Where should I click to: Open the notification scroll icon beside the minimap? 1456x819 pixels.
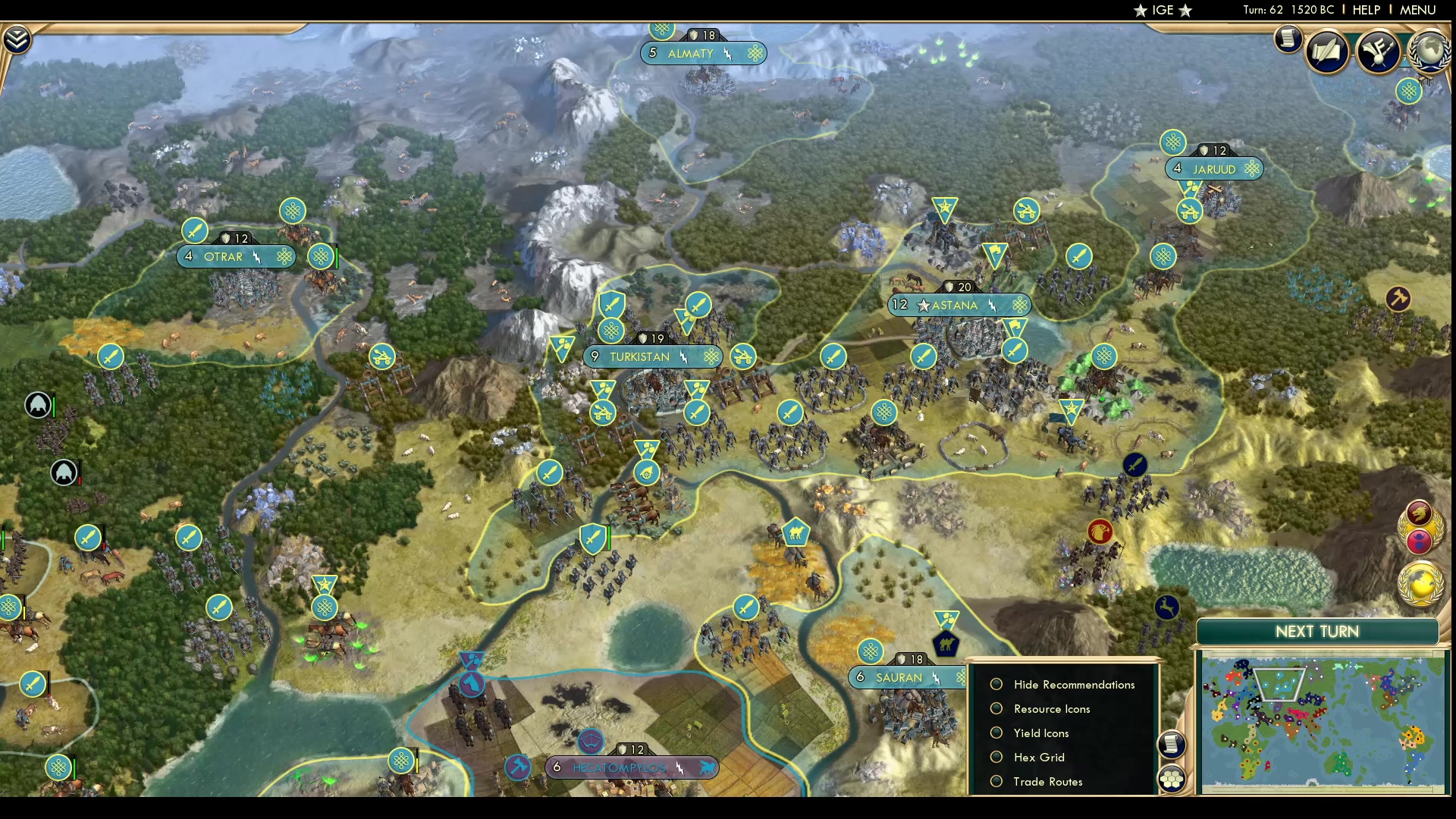[1172, 746]
